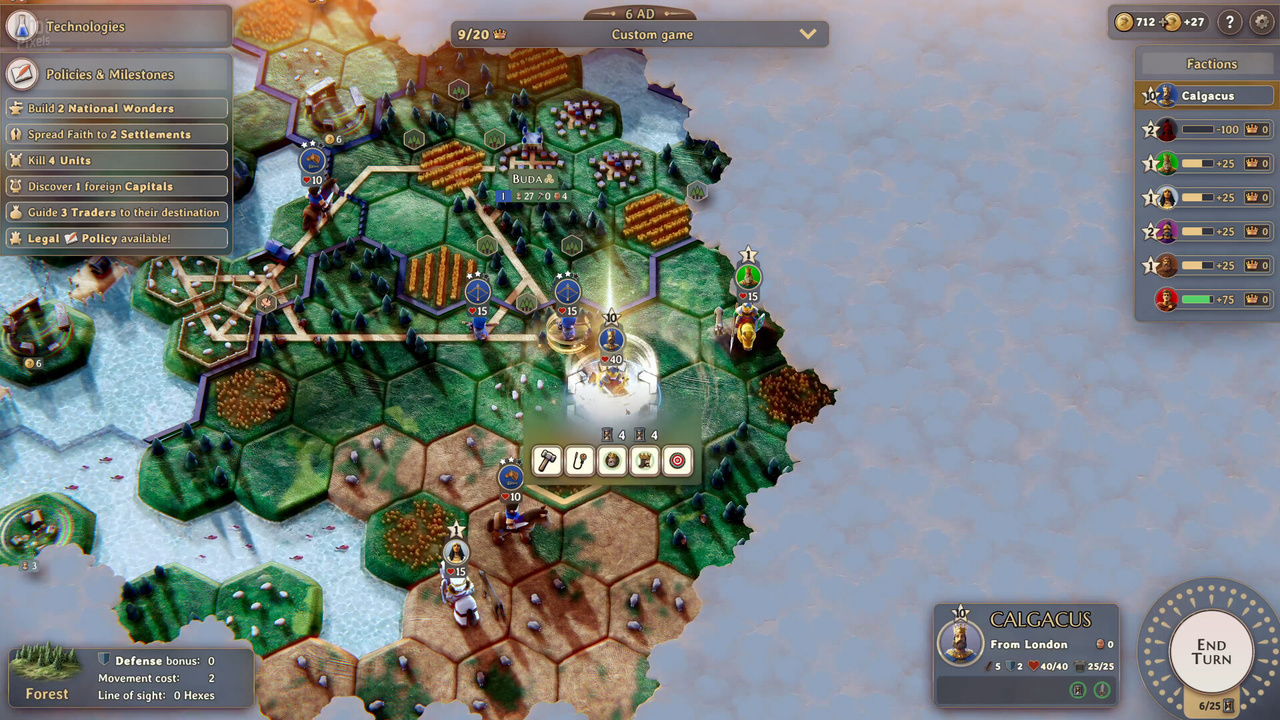This screenshot has height=720, width=1280.
Task: Select the Kill 4 Units milestone
Action: click(x=116, y=160)
